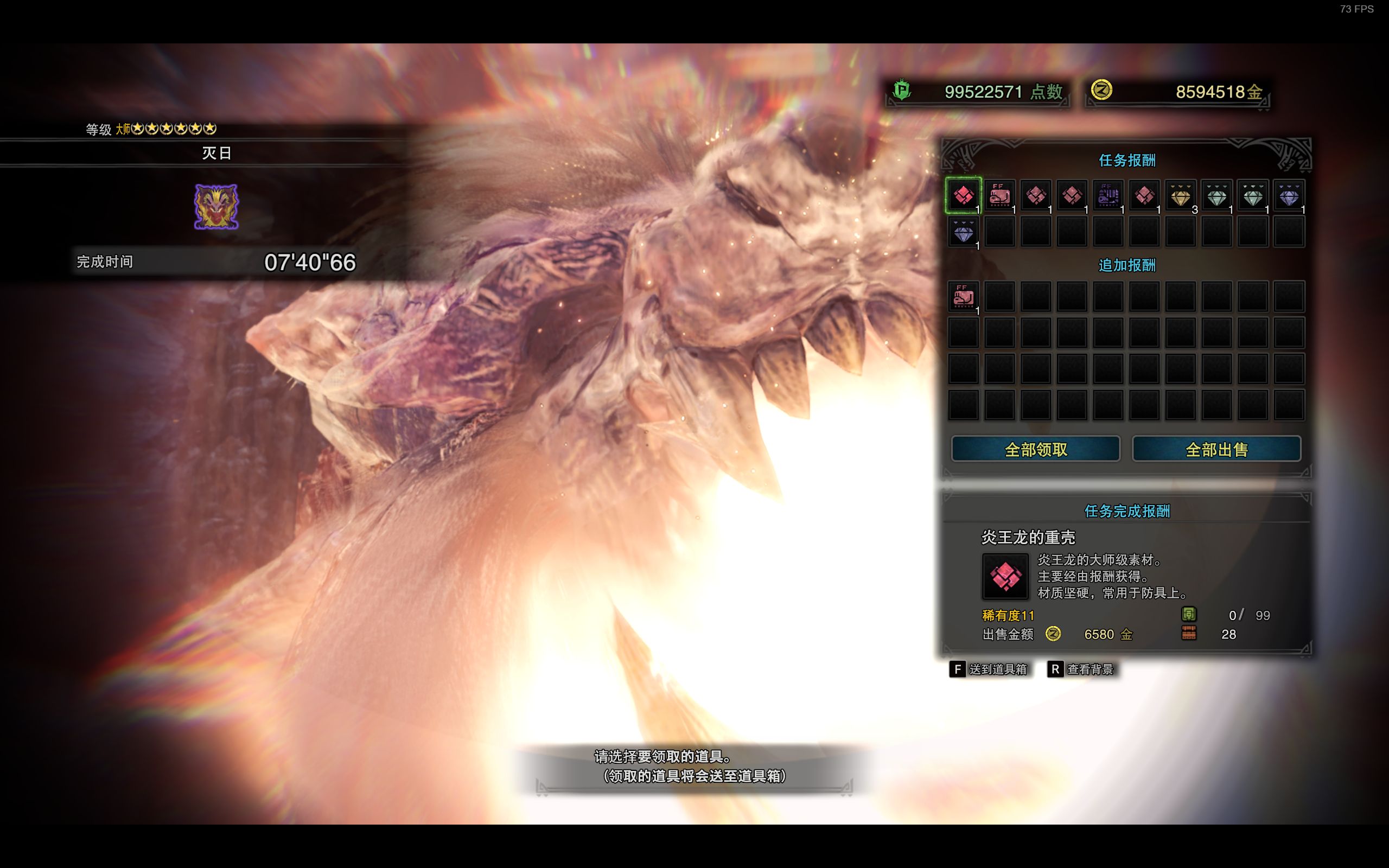Select the lone gem in the second reward row
The height and width of the screenshot is (868, 1389).
[963, 233]
